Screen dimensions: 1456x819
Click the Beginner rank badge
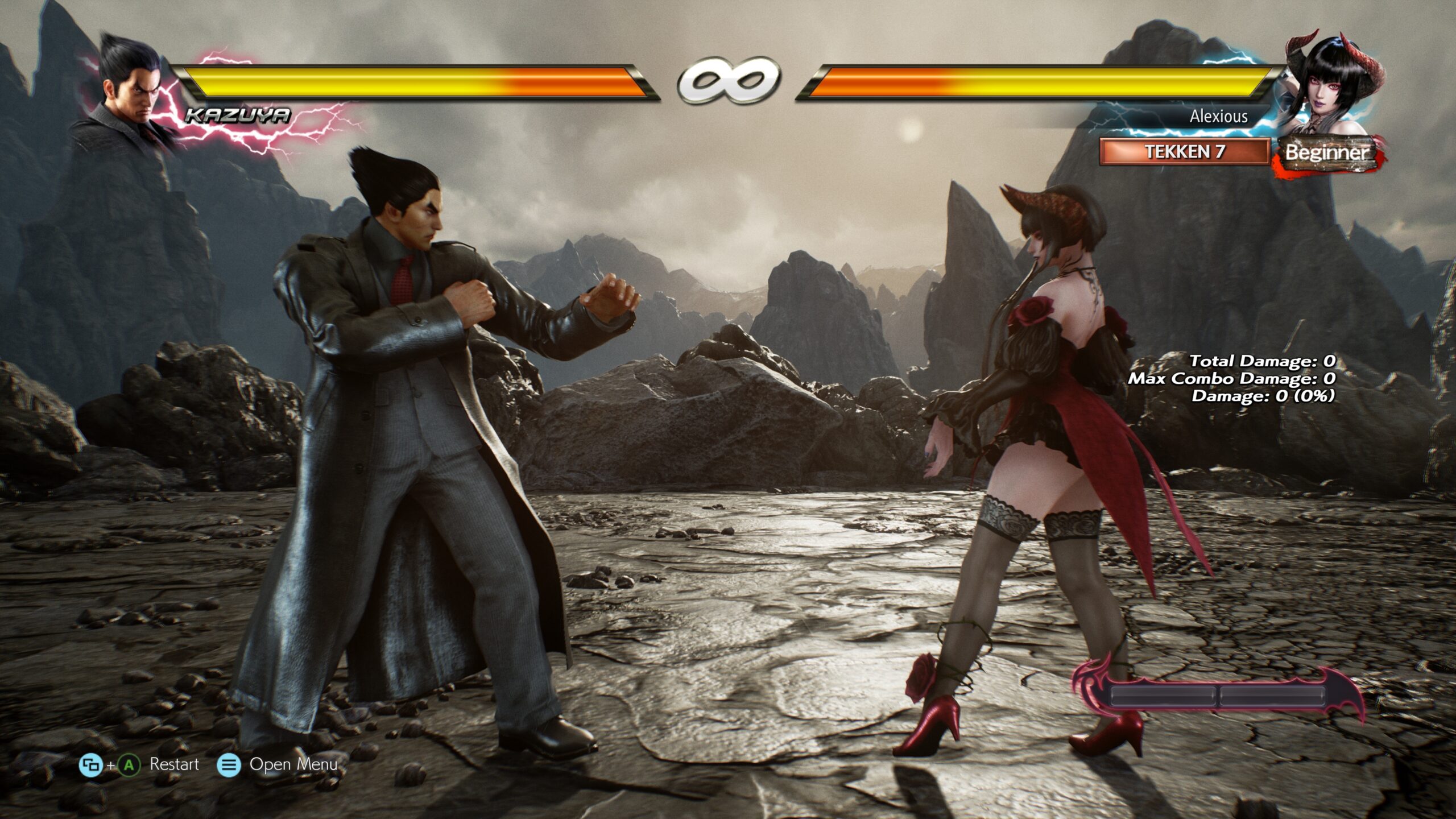[x=1327, y=152]
